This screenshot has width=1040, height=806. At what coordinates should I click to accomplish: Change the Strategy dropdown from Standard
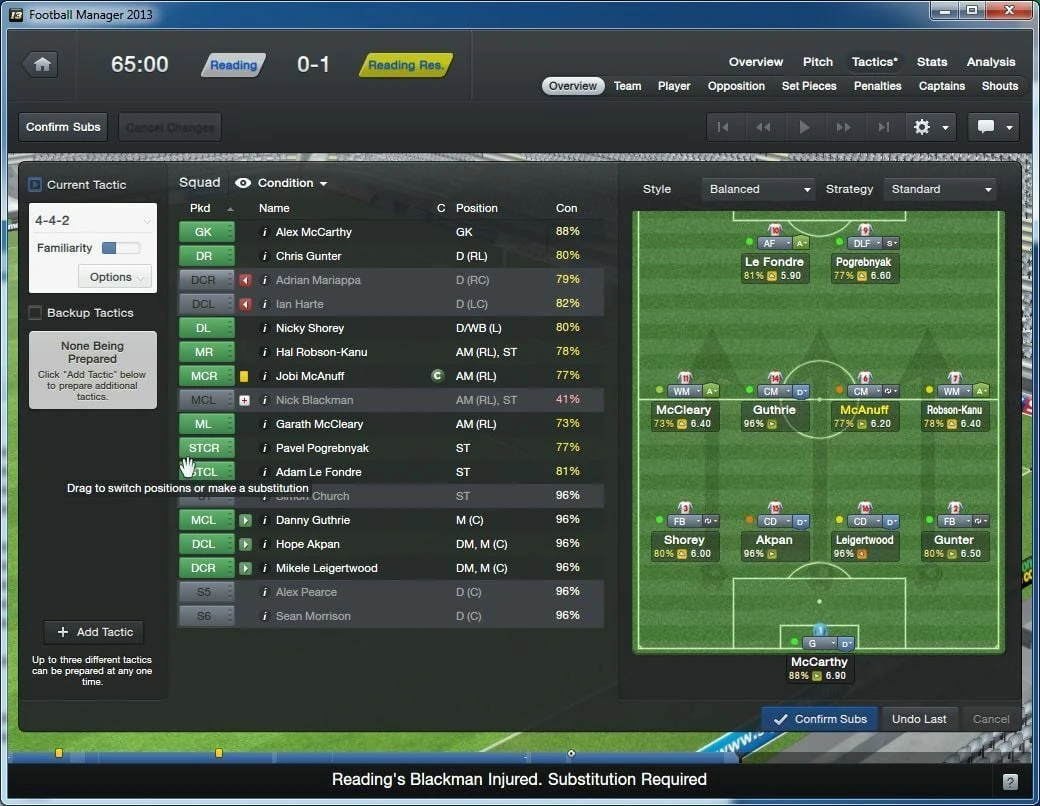click(940, 189)
